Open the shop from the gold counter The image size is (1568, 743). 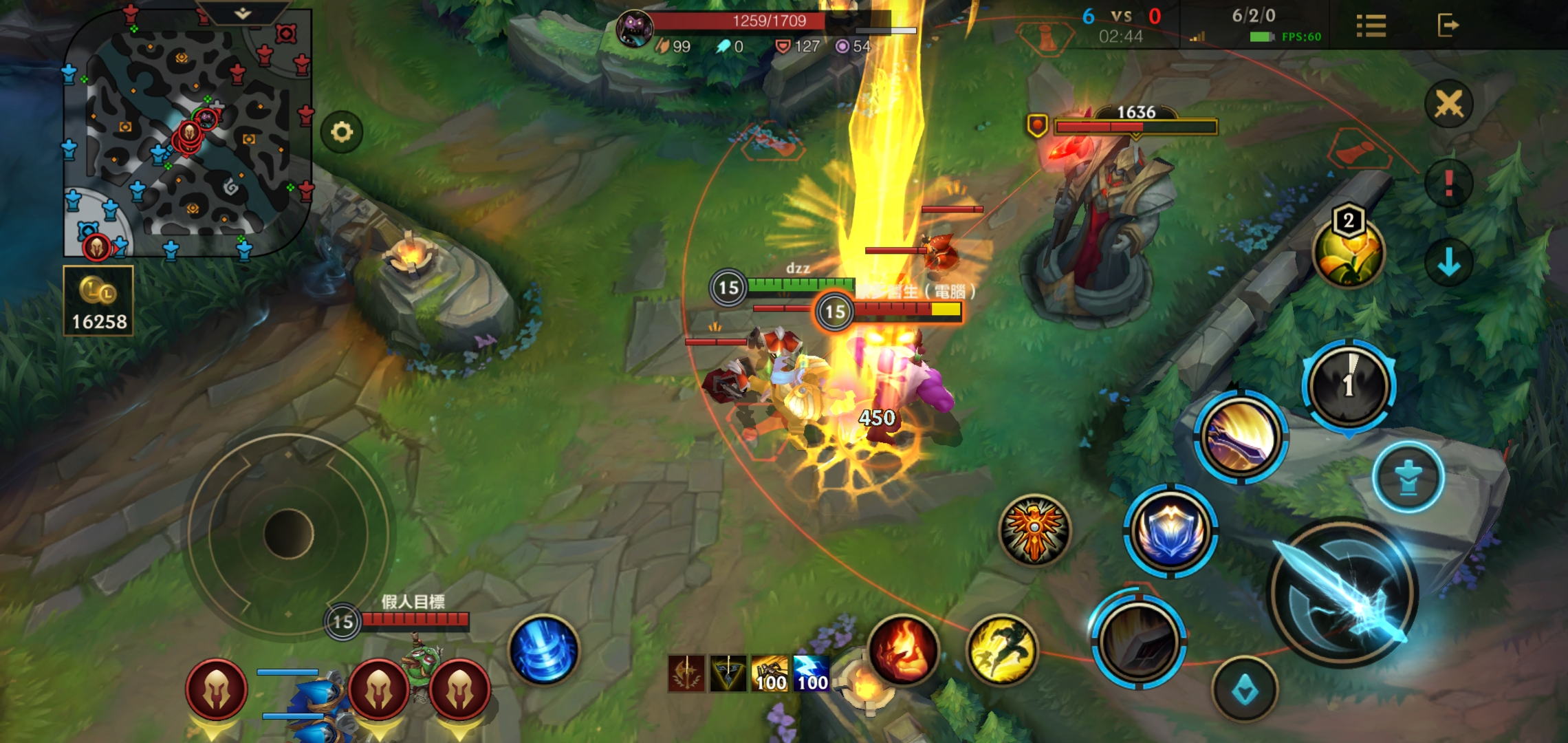pos(98,301)
